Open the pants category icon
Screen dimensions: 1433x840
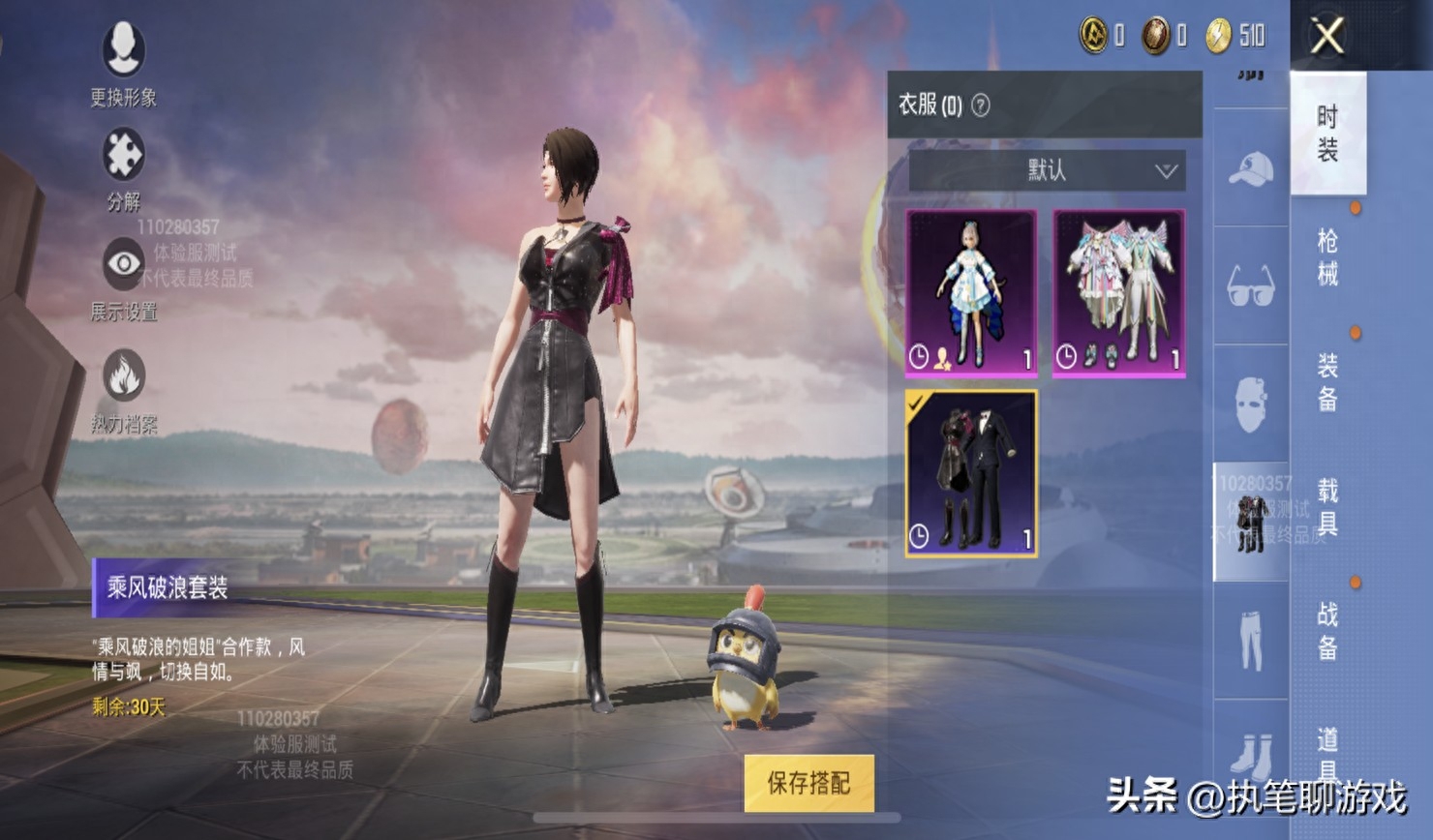click(1251, 641)
